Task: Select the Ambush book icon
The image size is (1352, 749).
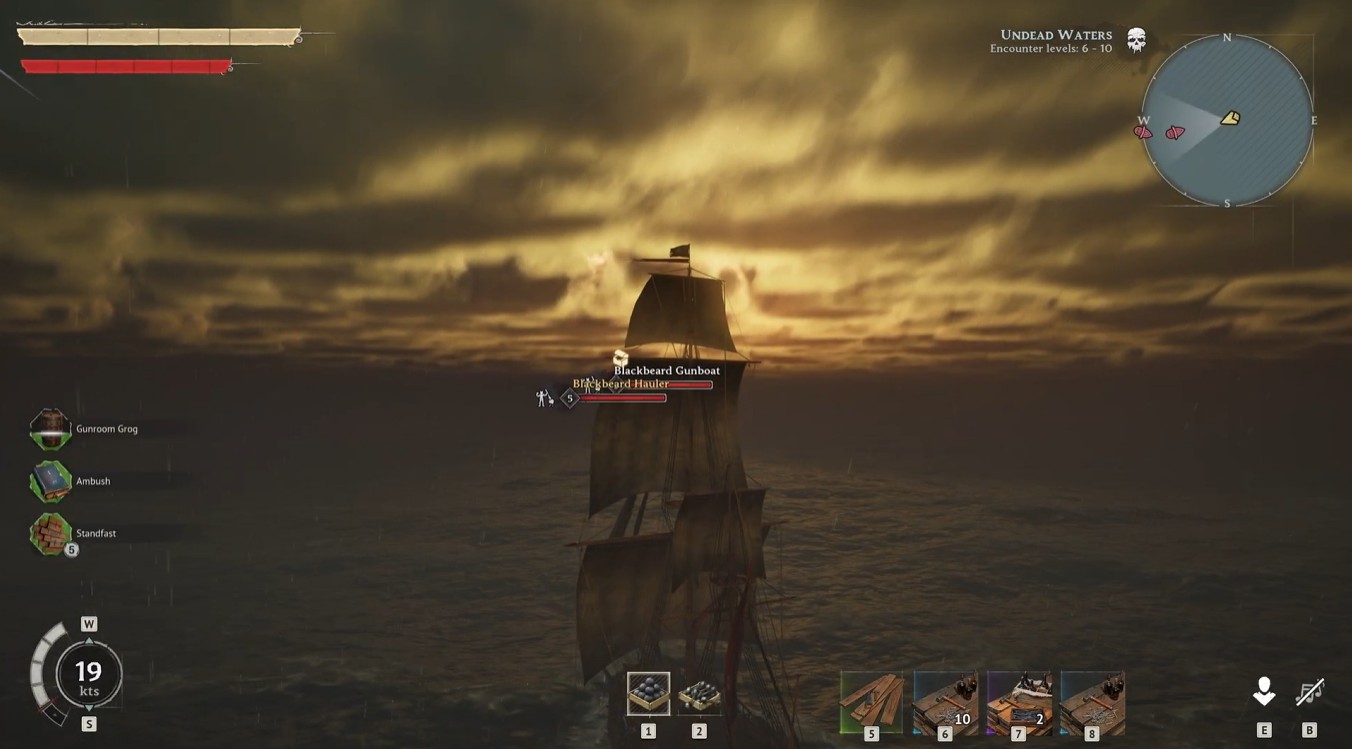Action: coord(50,481)
